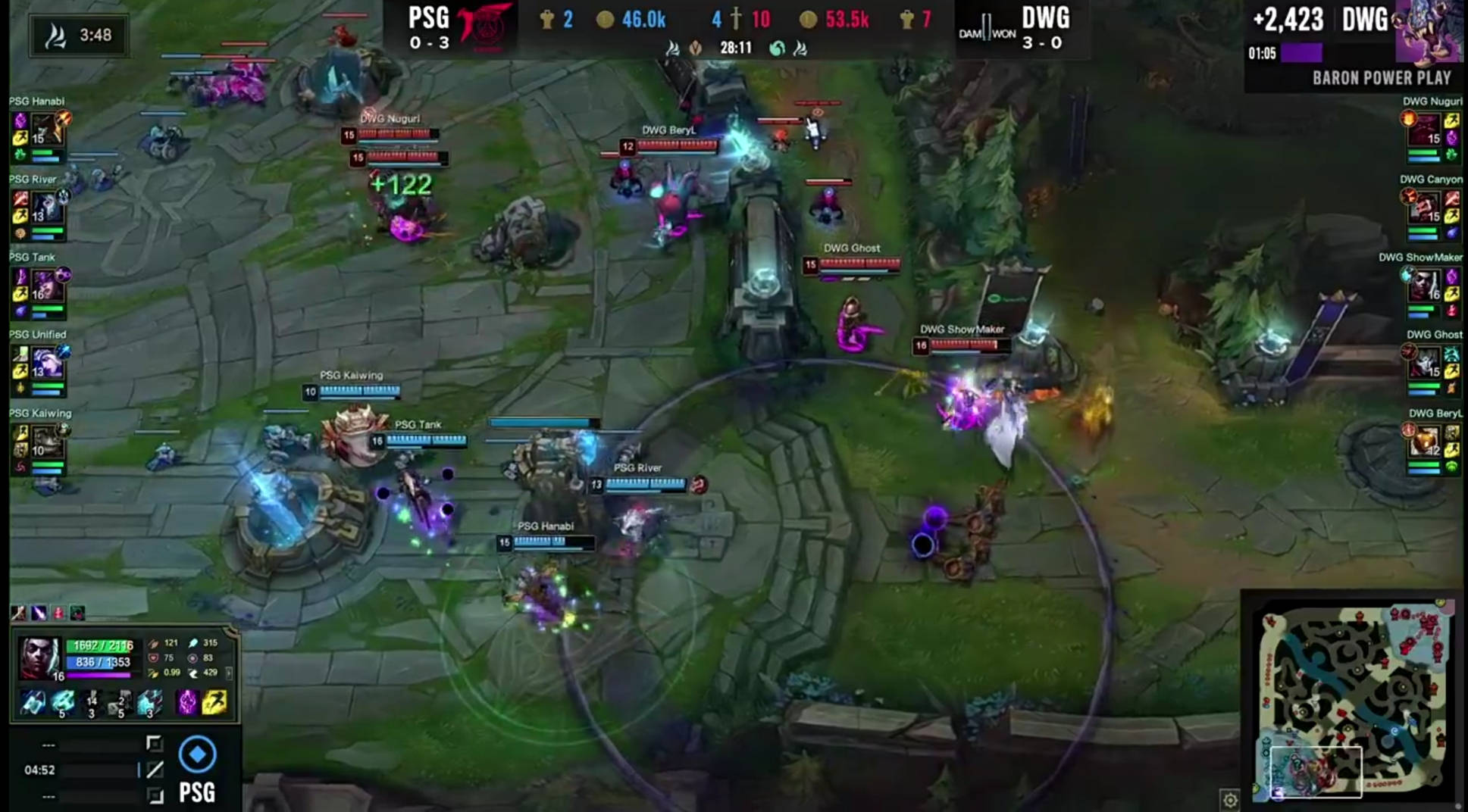This screenshot has height=812, width=1468.
Task: Click the yellow Flash summoner spell icon
Action: tap(214, 703)
